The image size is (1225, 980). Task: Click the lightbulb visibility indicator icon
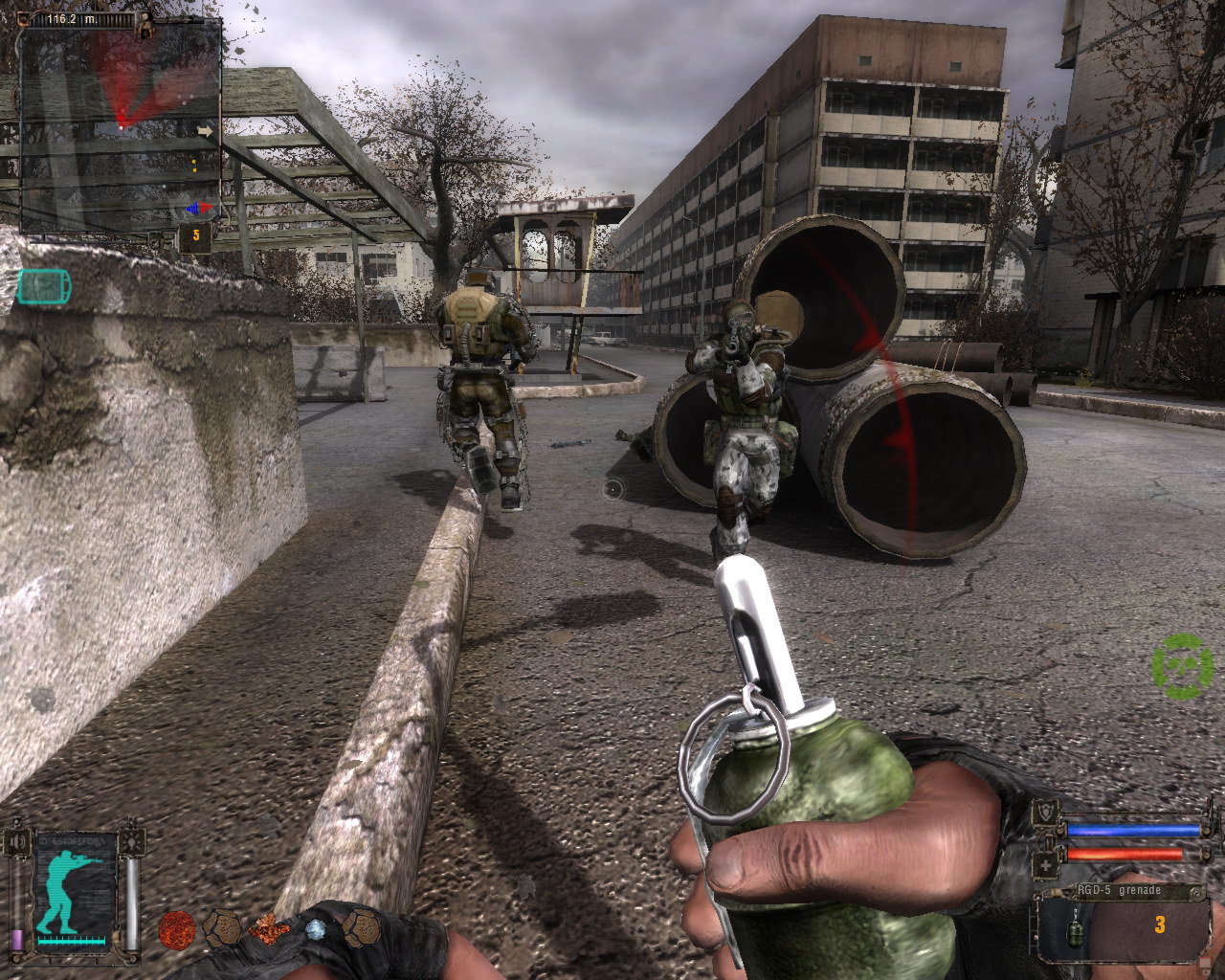point(133,842)
